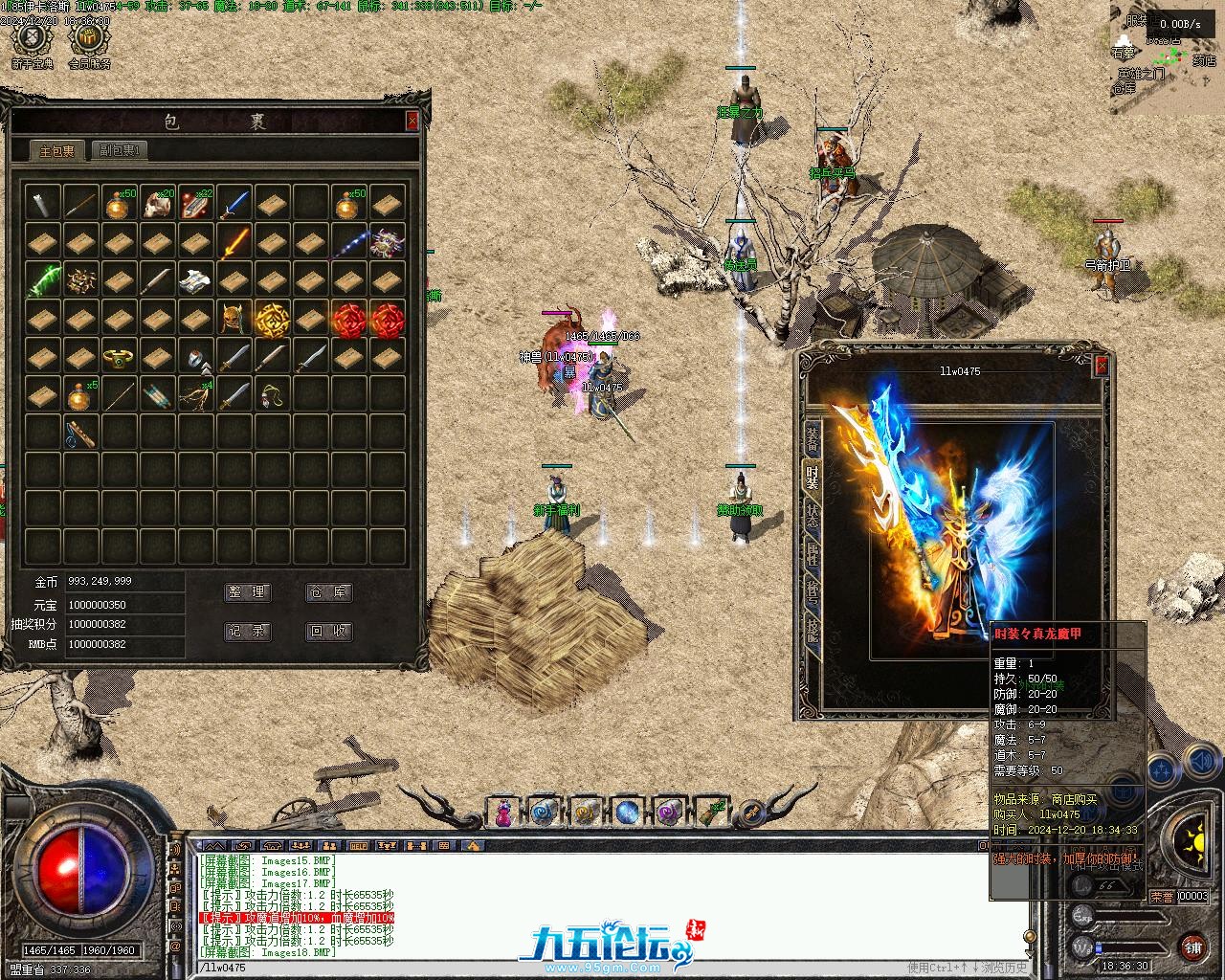The width and height of the screenshot is (1225, 980).
Task: Select the orange potion with x5 stack
Action: (81, 394)
